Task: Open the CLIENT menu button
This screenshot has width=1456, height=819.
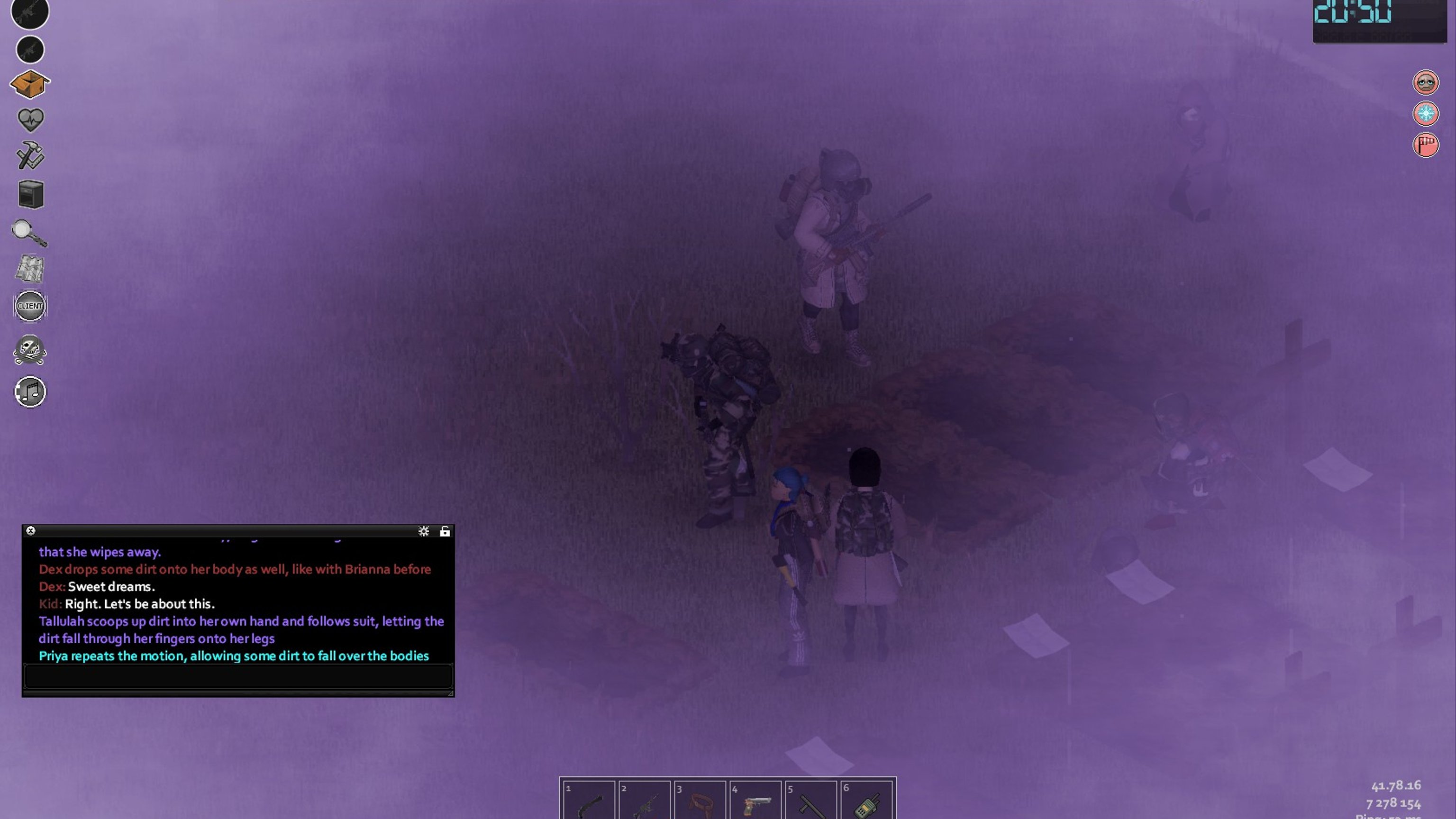Action: (30, 306)
